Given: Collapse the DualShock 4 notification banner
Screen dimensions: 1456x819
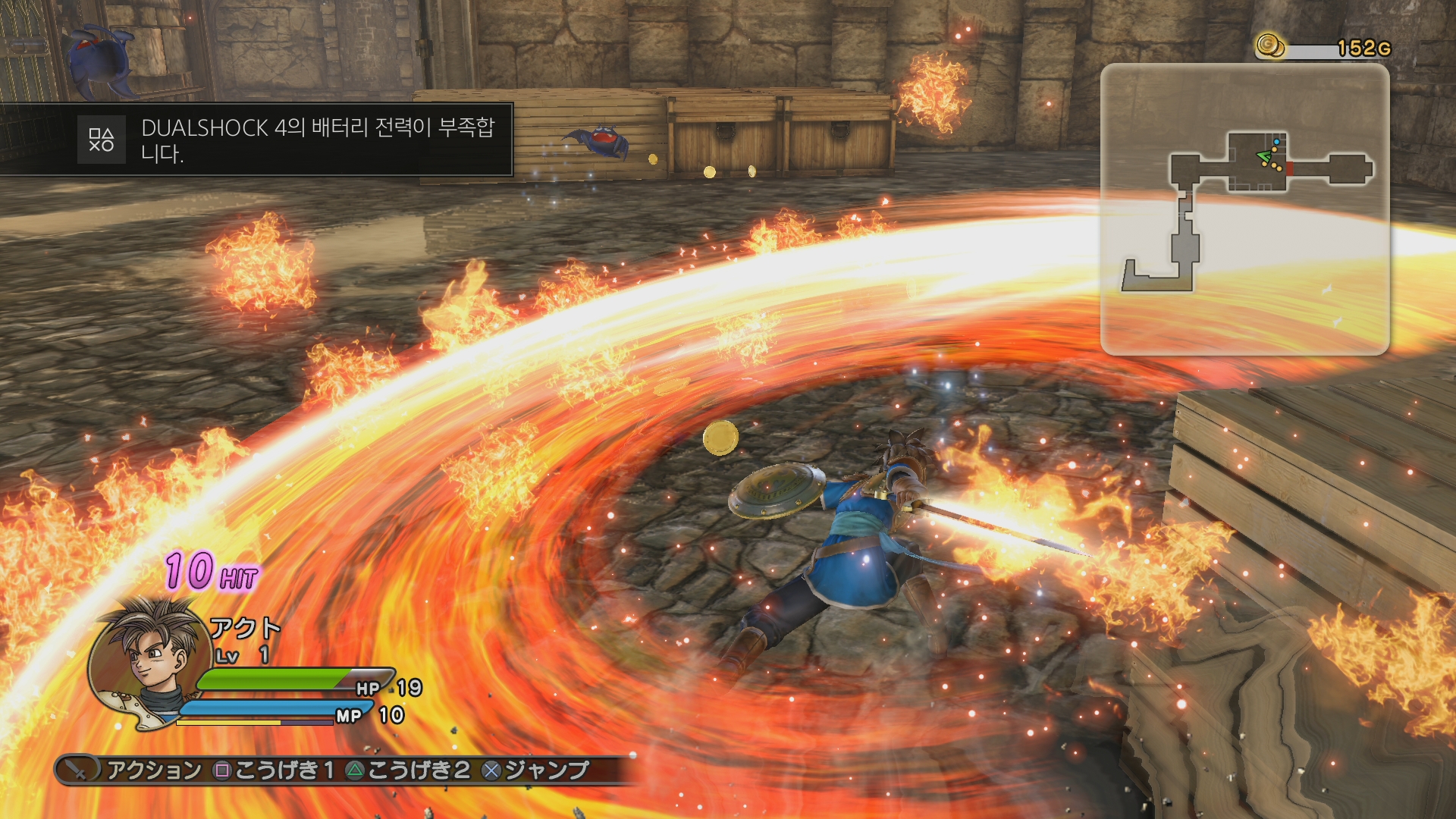Looking at the screenshot, I should click(292, 140).
